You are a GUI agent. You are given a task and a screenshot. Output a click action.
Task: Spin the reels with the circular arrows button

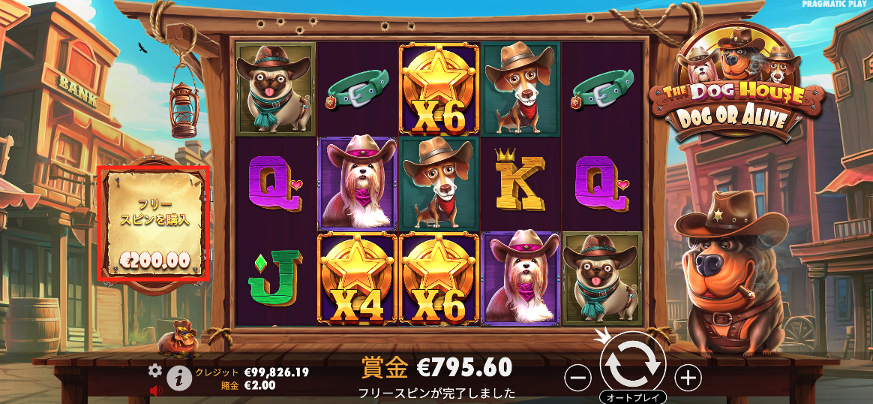pyautogui.click(x=633, y=365)
